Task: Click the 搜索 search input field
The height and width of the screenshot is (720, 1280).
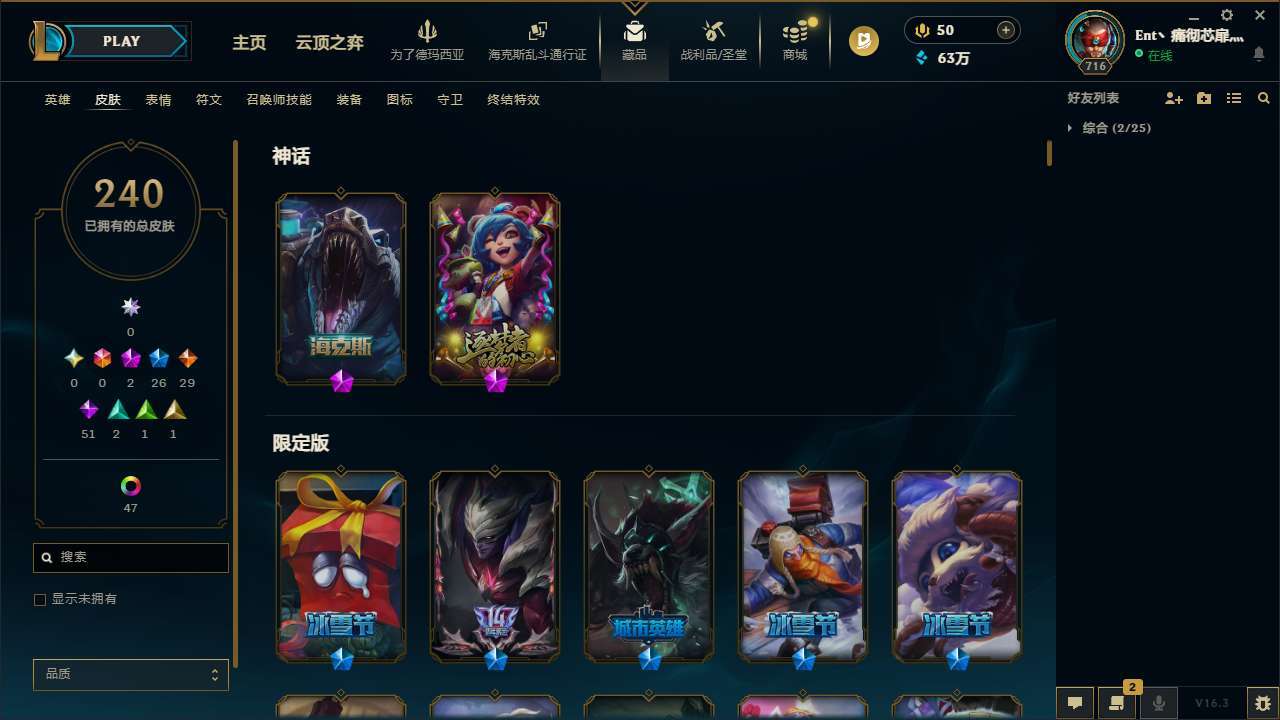Action: click(x=130, y=557)
